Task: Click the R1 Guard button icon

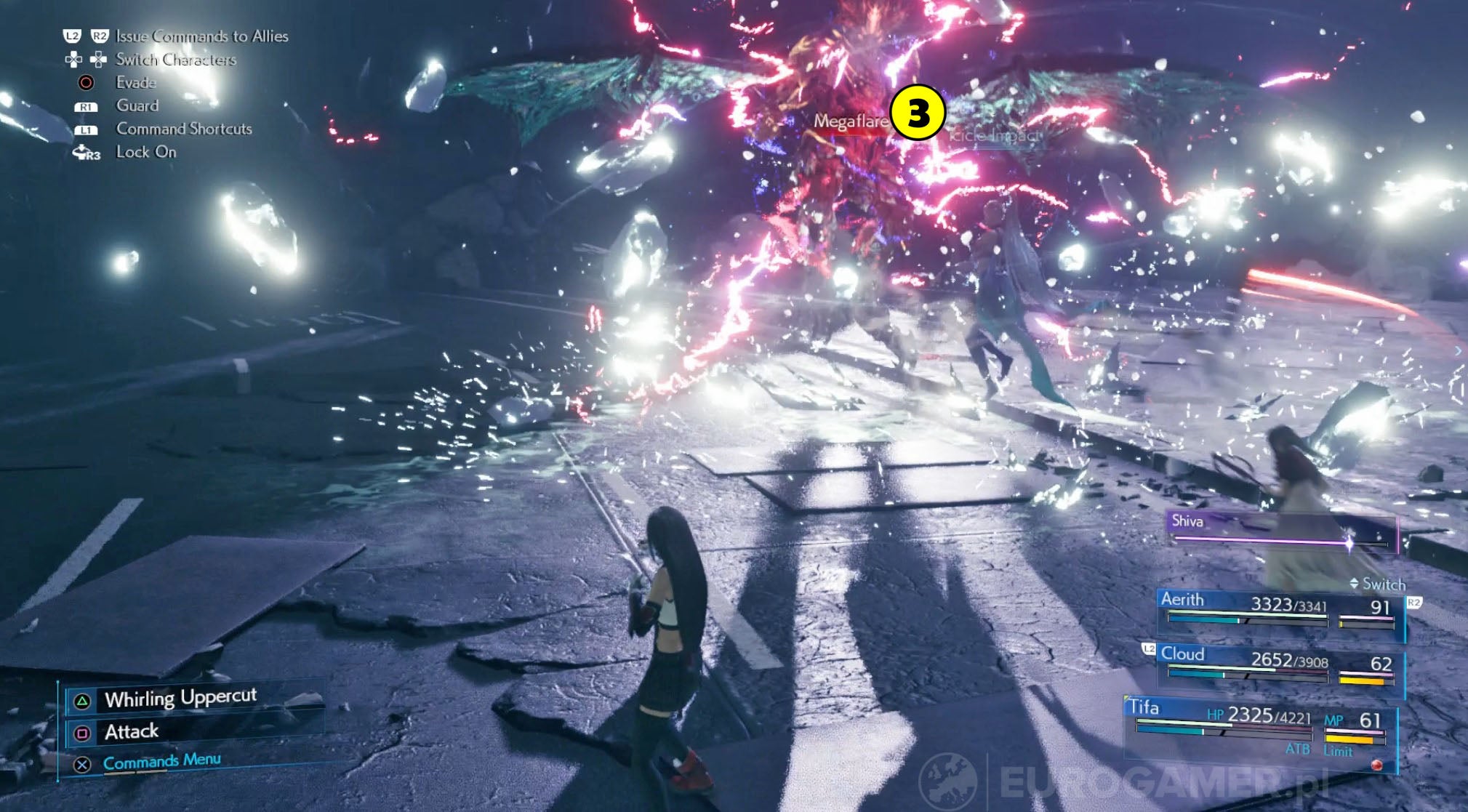Action: (88, 105)
